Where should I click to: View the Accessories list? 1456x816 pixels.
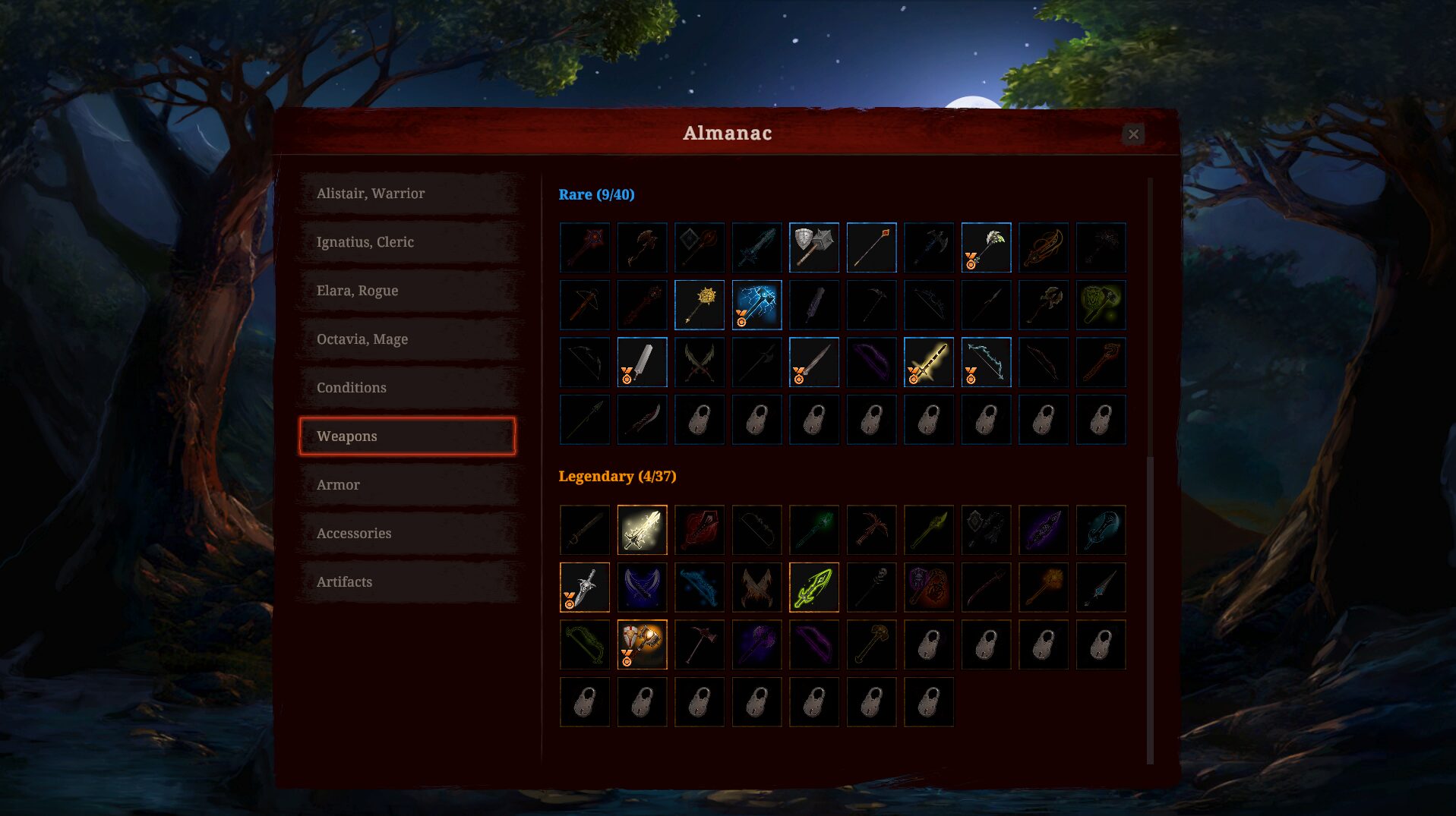(407, 534)
